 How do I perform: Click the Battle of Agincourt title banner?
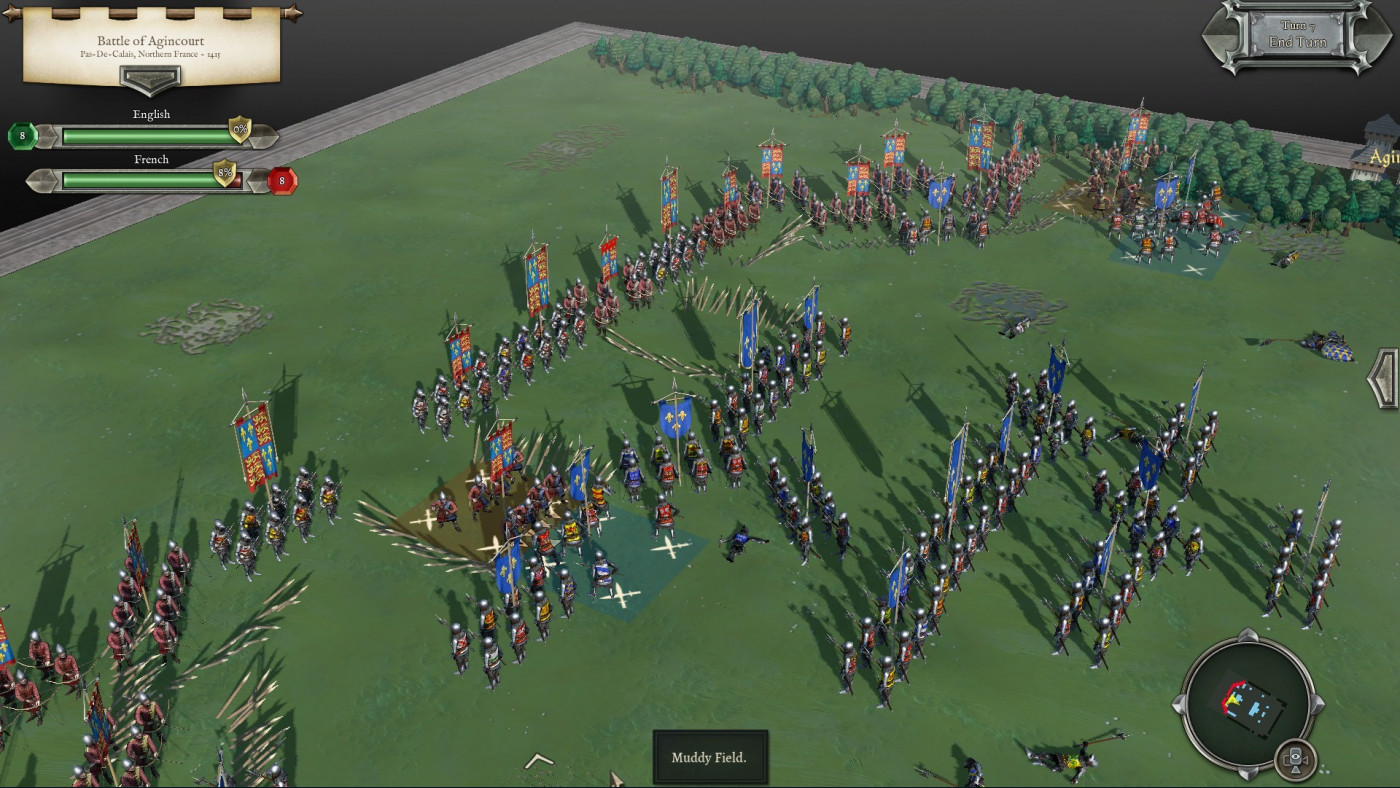pyautogui.click(x=150, y=41)
